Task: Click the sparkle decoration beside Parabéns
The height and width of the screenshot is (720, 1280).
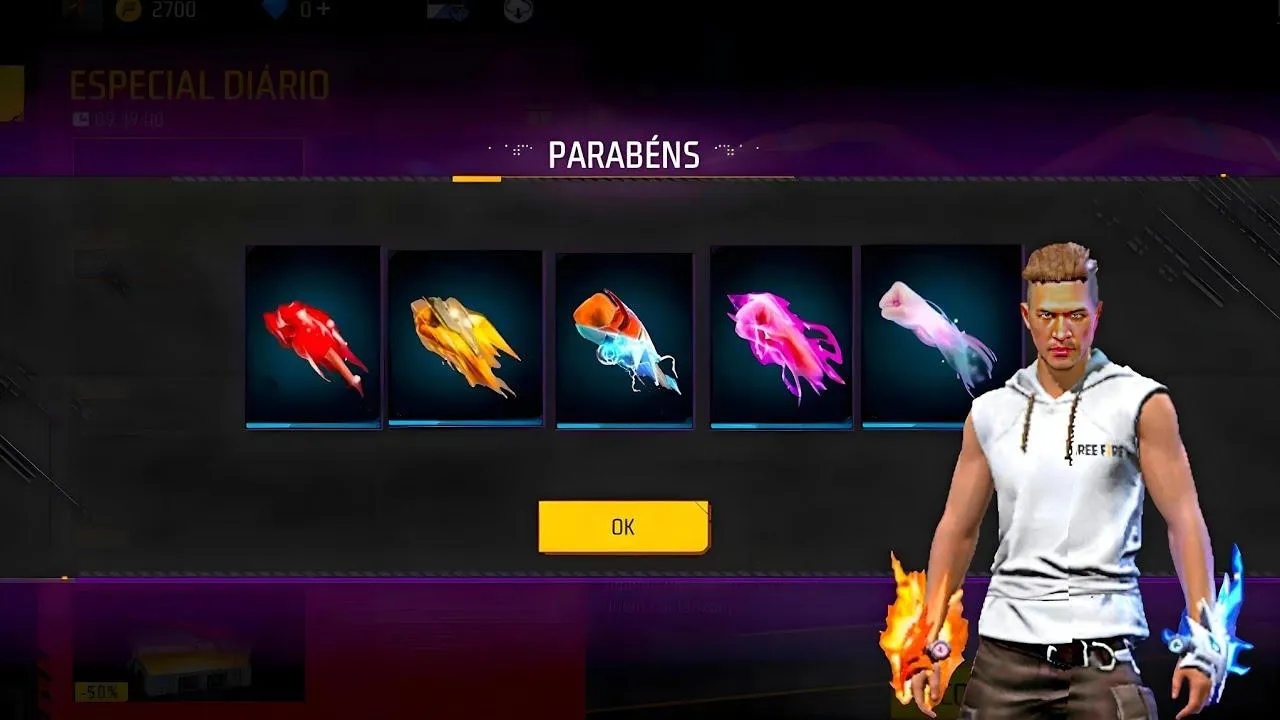Action: (516, 150)
